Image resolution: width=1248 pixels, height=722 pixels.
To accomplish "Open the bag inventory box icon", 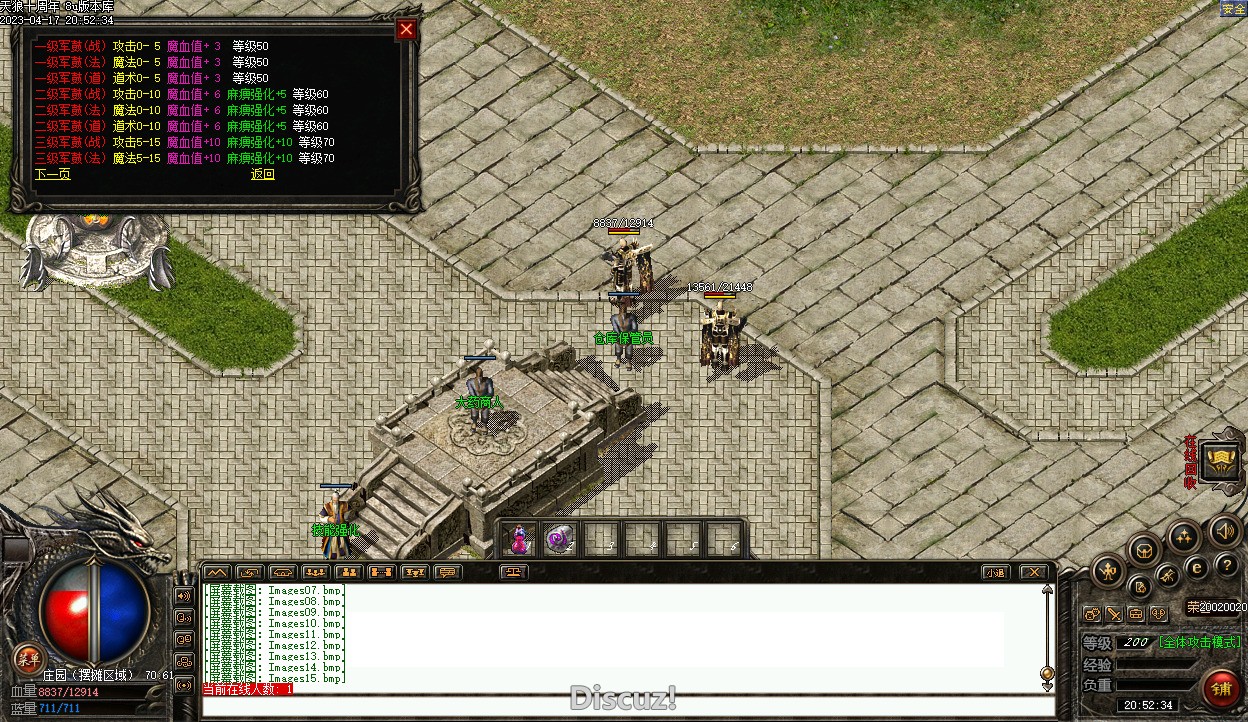I will [x=1144, y=549].
